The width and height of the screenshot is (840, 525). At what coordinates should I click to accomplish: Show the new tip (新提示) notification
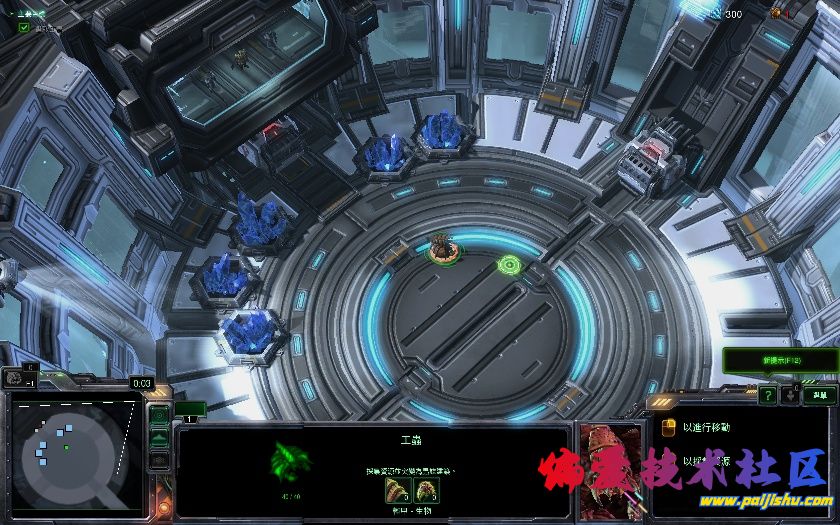(x=780, y=360)
